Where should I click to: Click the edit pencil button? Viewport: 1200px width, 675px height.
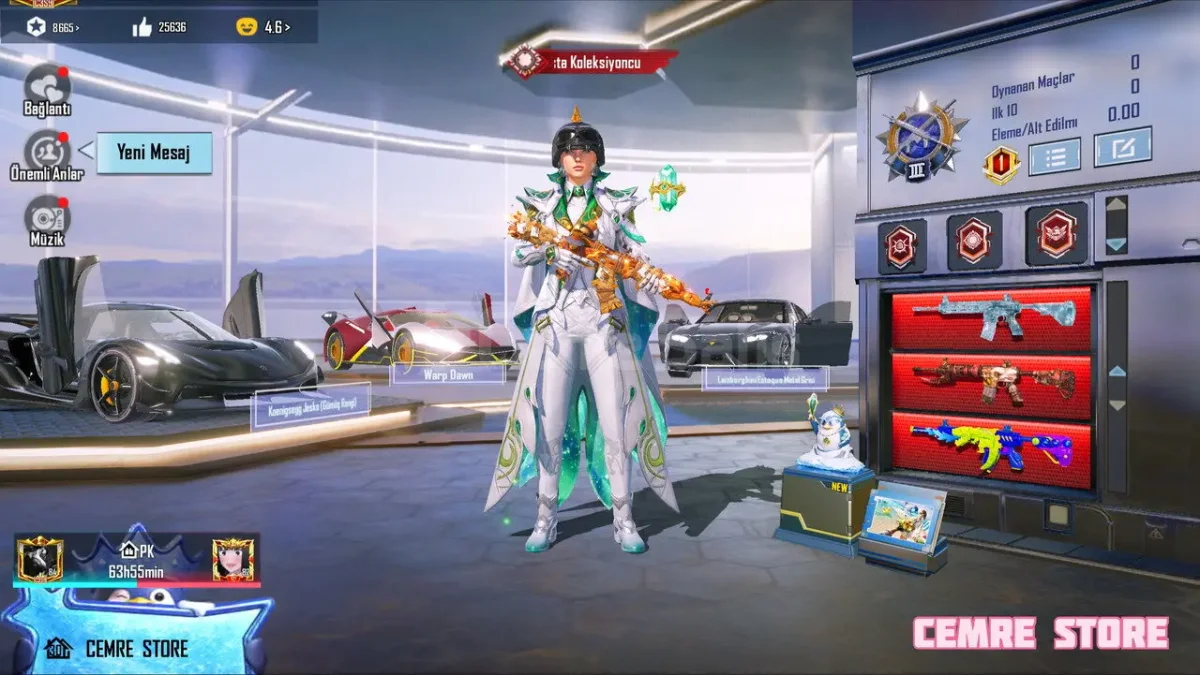[x=1122, y=148]
